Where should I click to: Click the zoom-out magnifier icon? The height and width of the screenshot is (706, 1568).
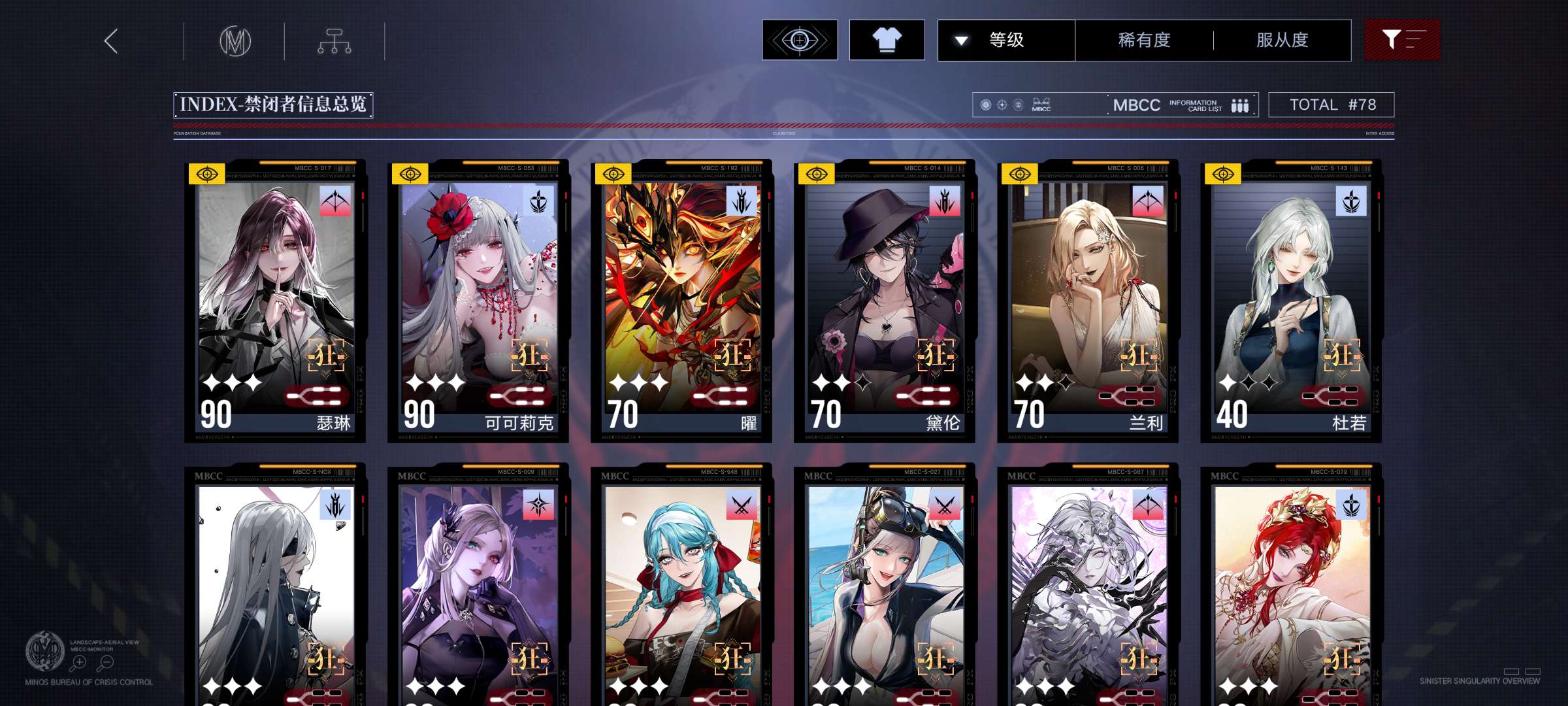point(106,663)
